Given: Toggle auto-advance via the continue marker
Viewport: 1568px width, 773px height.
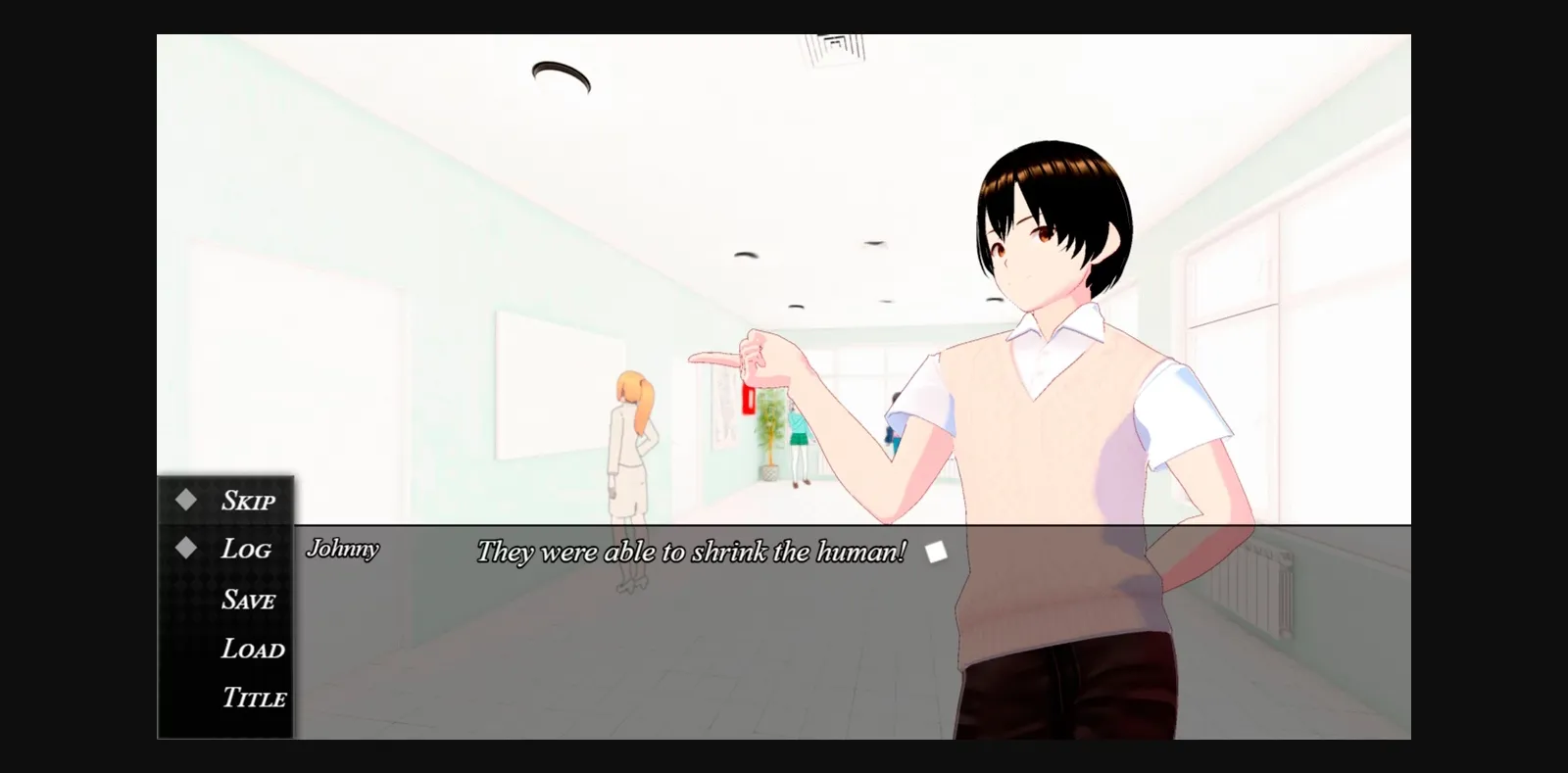Looking at the screenshot, I should tap(937, 552).
